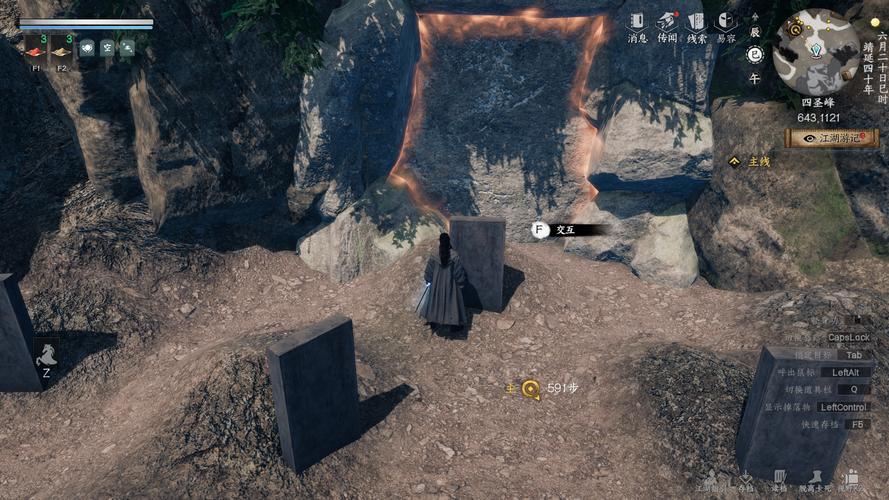
Task: Open the 消息 messages panel
Action: (x=637, y=25)
